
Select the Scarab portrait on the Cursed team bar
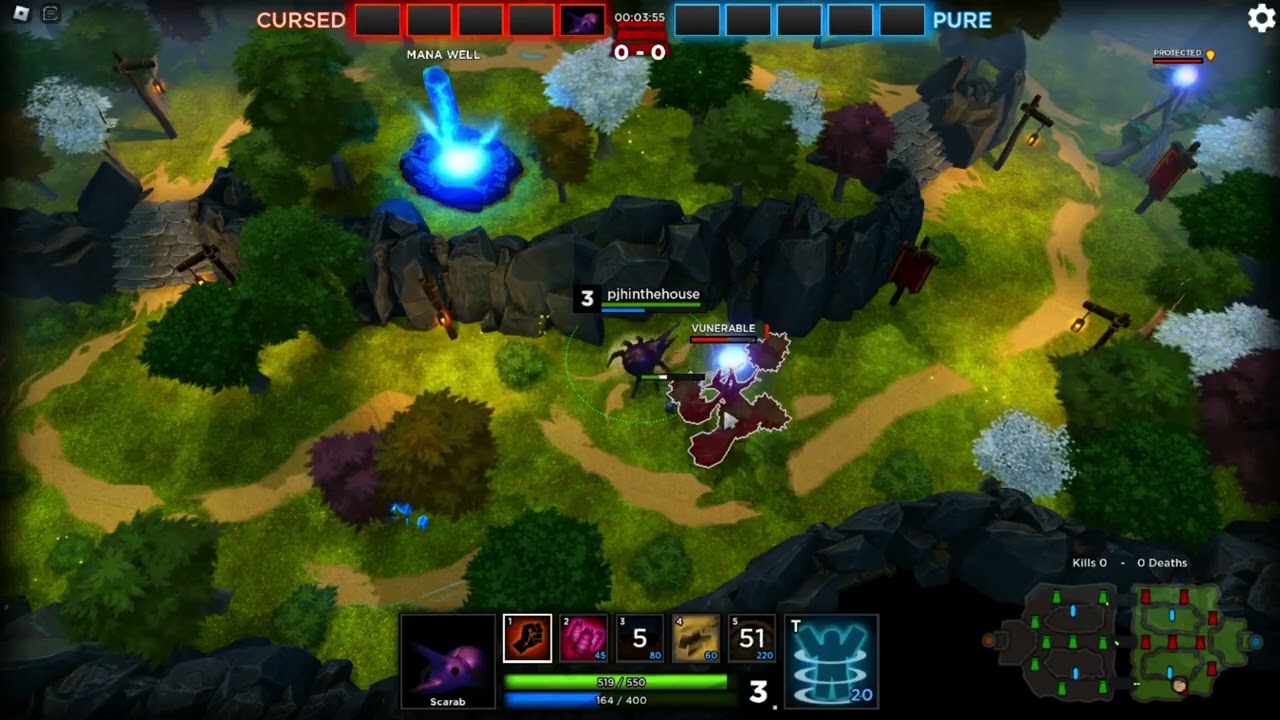click(x=582, y=21)
